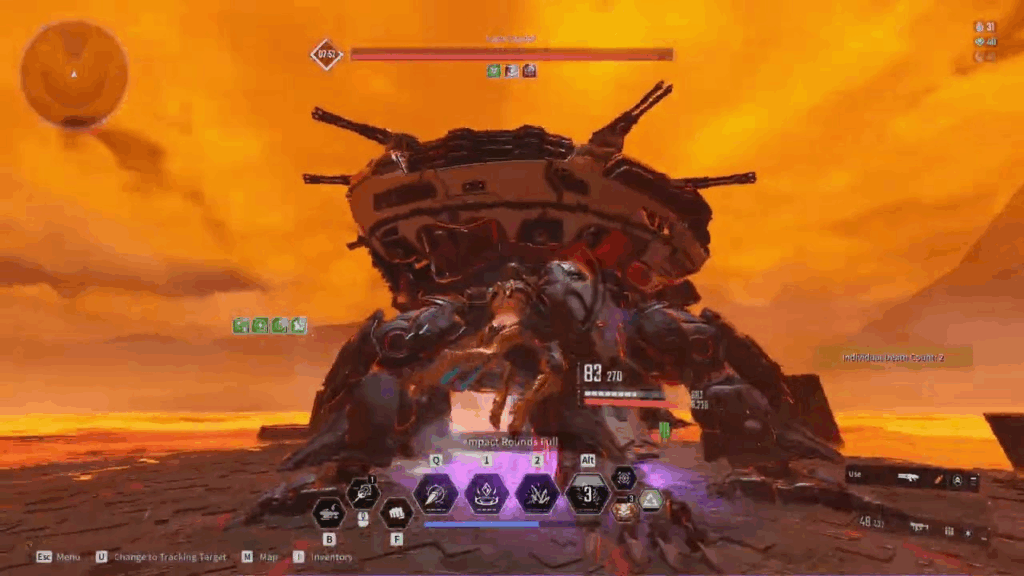Click the equipped weapon icon beside ammo
Screen dimensions: 1024x576
tap(919, 526)
